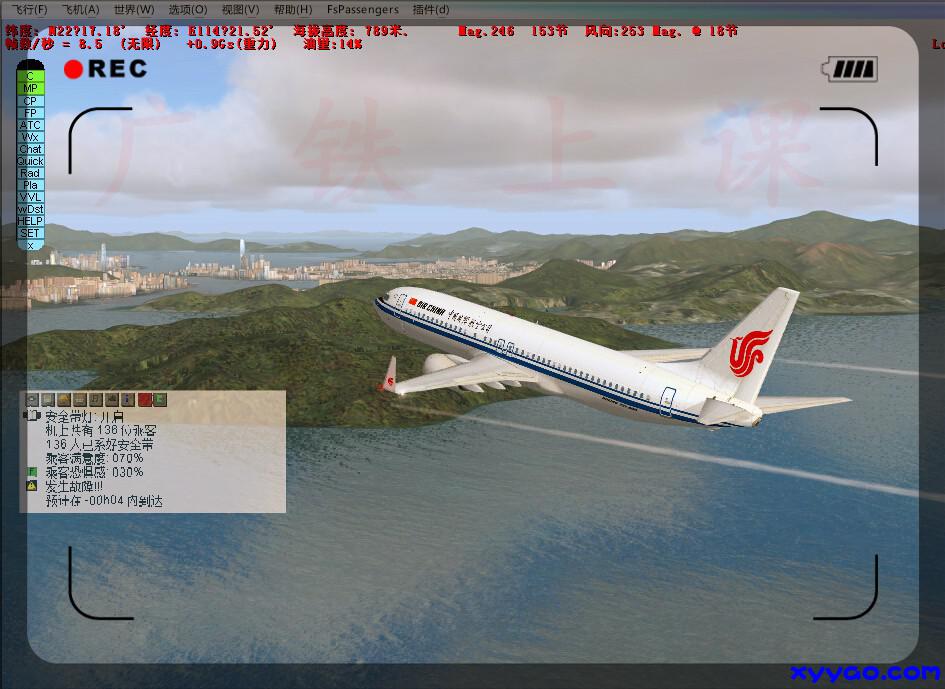The image size is (945, 689).
Task: Close the side panel with the x button
Action: tap(30, 245)
